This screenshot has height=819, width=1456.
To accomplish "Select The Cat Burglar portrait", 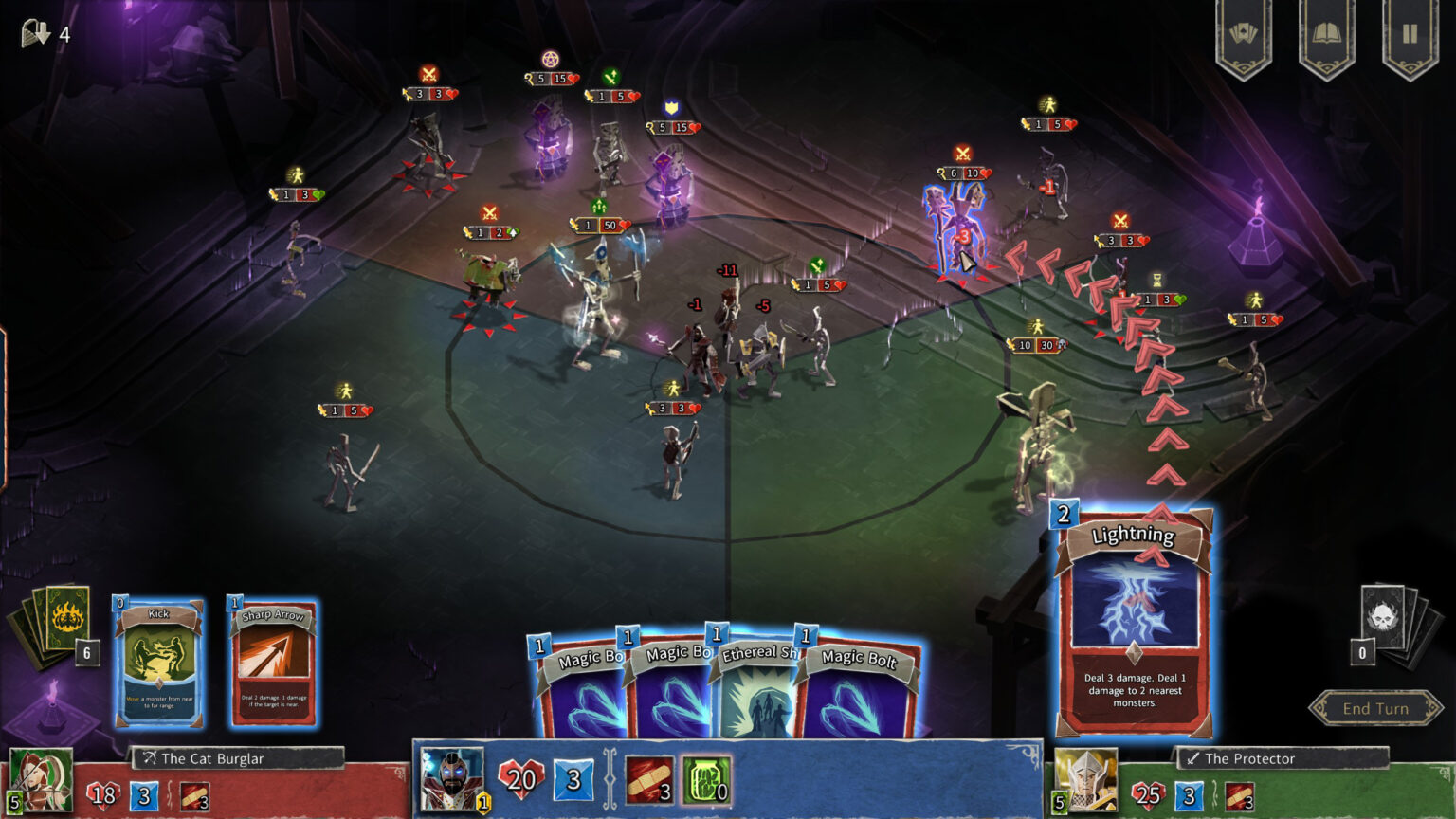I will tap(41, 779).
